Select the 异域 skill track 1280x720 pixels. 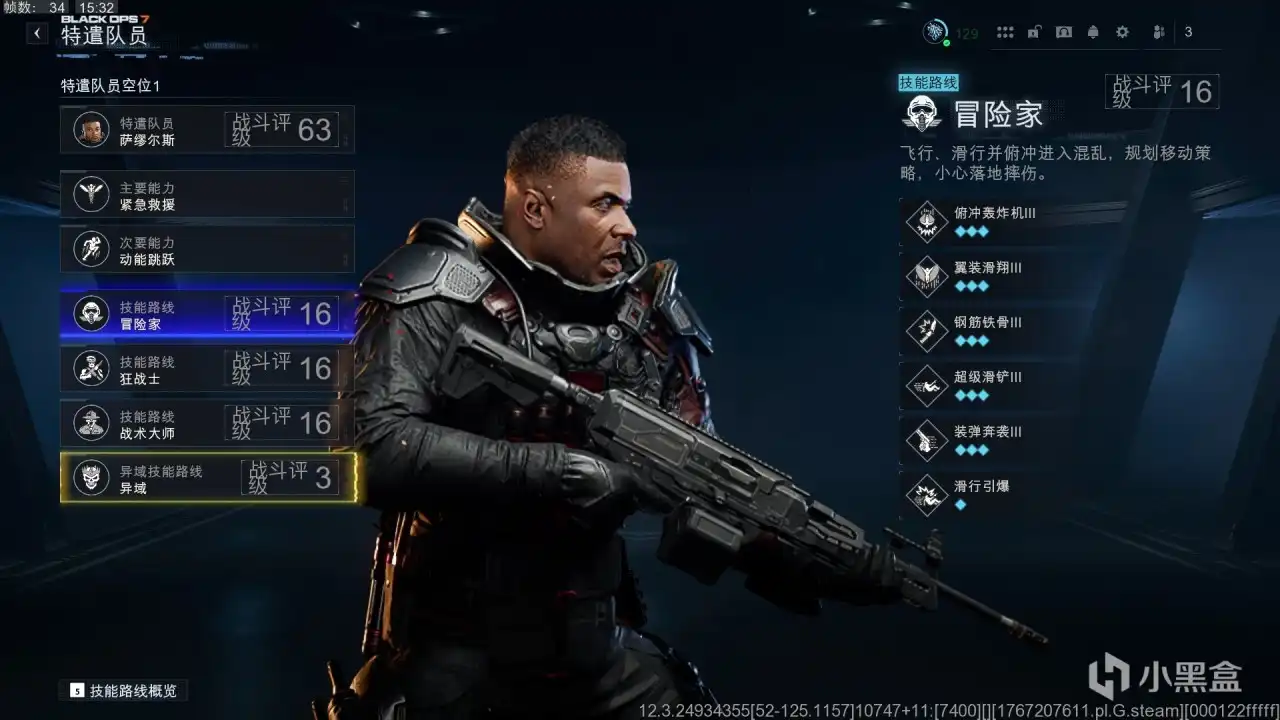(207, 478)
